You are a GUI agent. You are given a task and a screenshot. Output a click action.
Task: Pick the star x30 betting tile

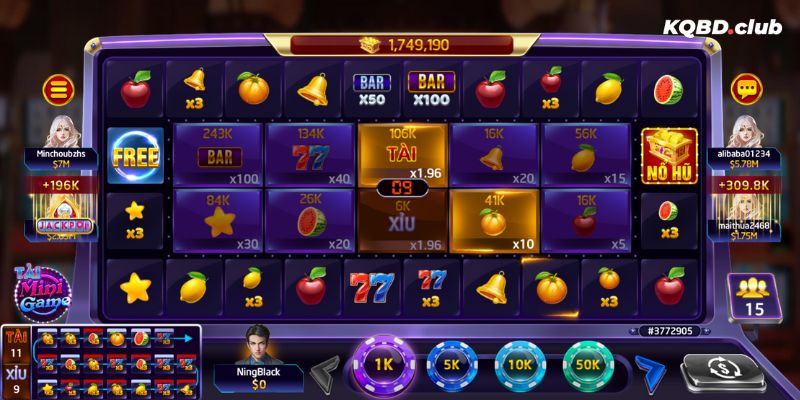tap(217, 219)
